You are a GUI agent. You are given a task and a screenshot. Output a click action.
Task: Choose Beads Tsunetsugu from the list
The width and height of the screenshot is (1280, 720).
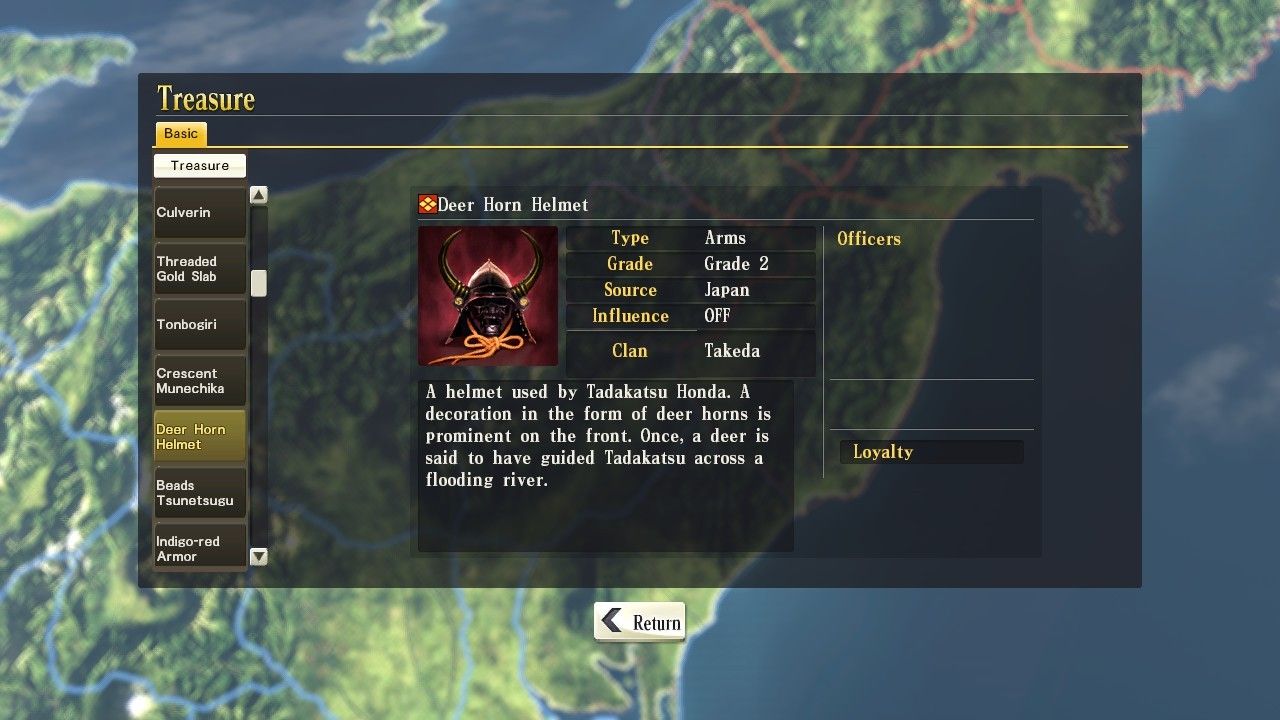(x=199, y=493)
